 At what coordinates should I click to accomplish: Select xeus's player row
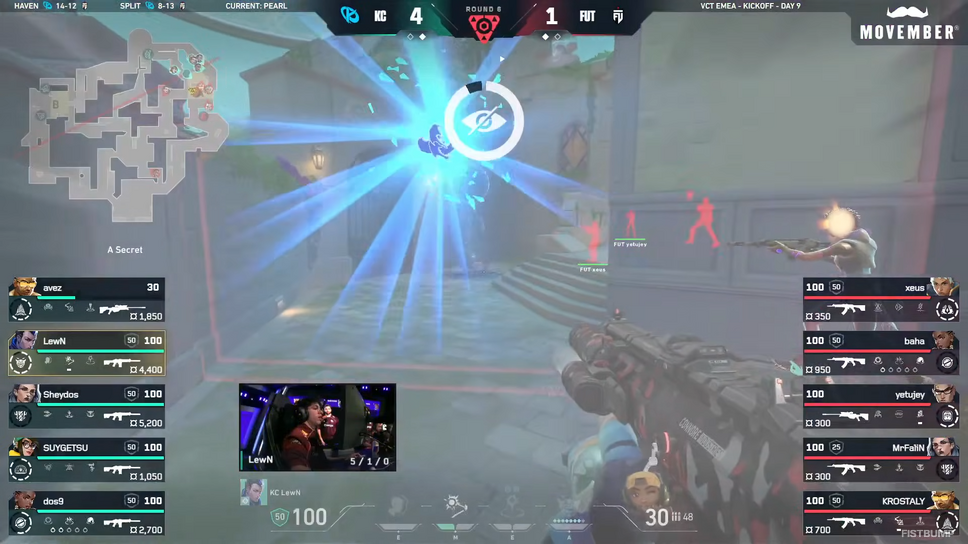click(x=881, y=300)
